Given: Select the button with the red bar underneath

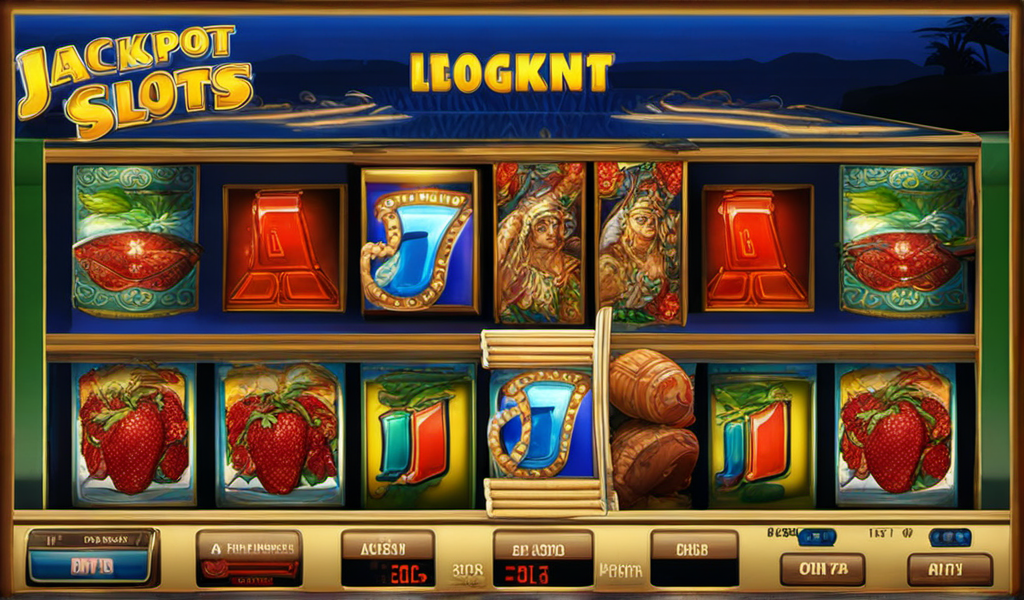Looking at the screenshot, I should point(249,558).
